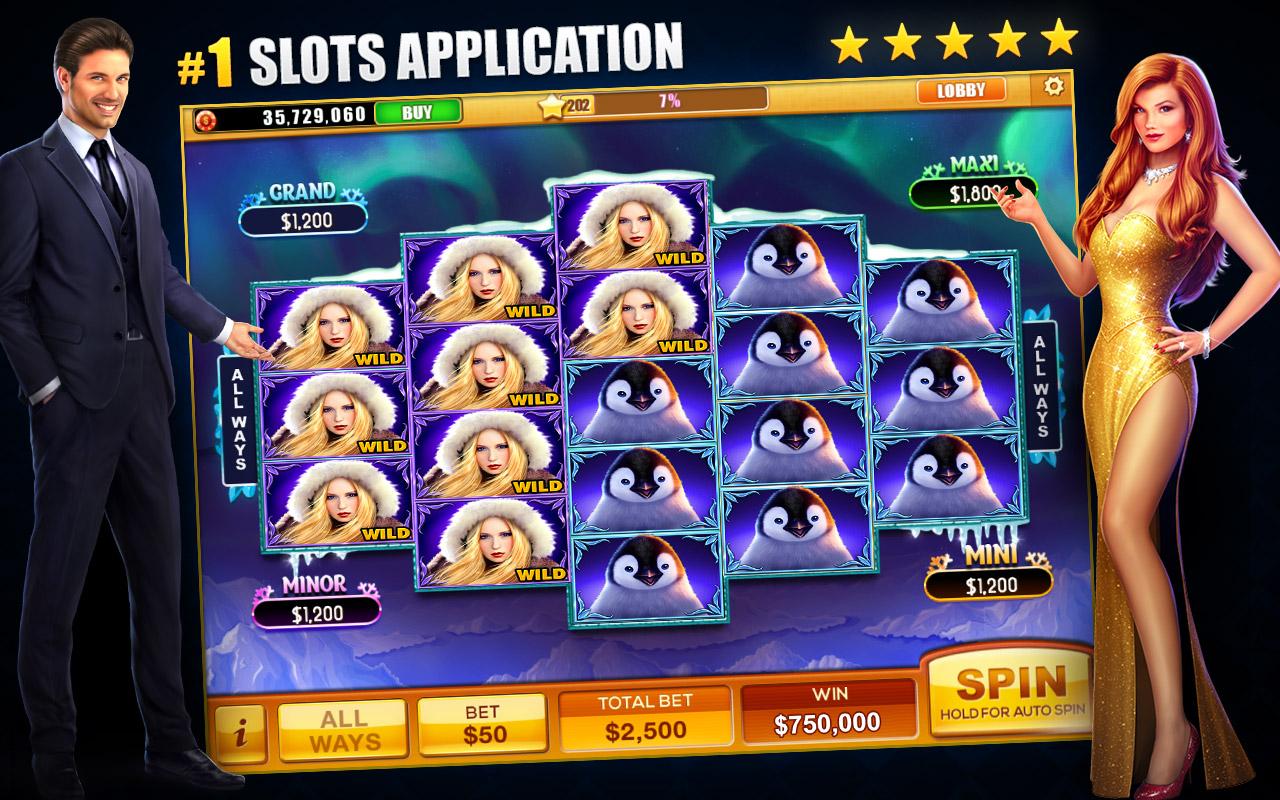Click the TOTAL BET $2,500 panel
Viewport: 1280px width, 800px height.
(x=645, y=718)
